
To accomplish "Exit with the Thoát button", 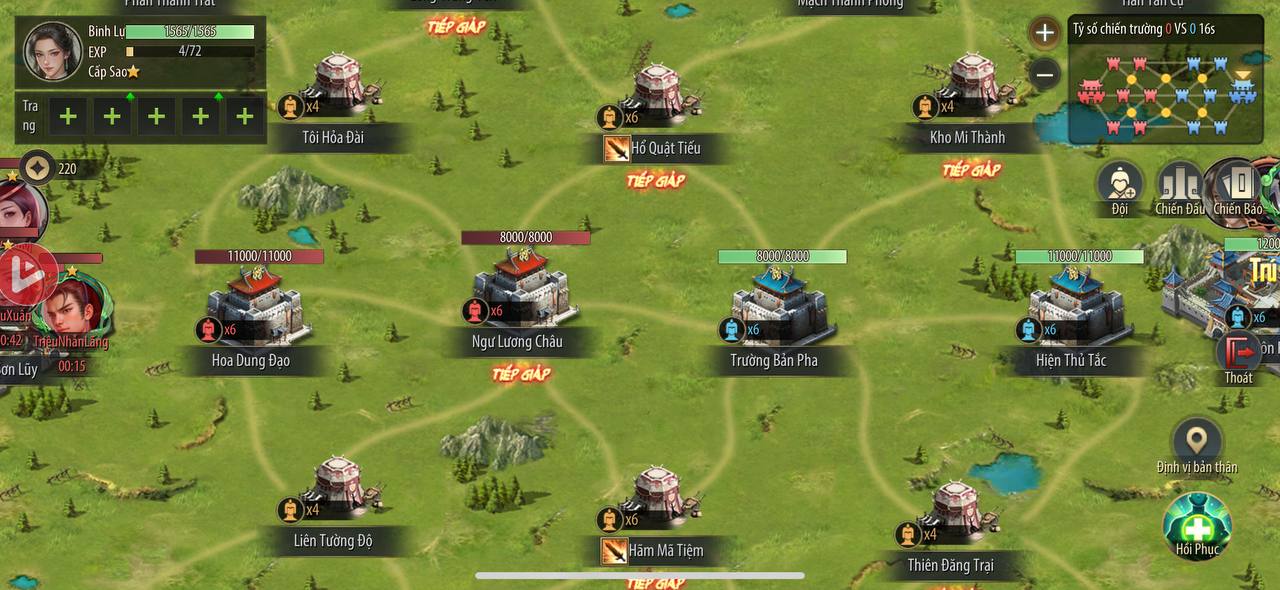I will [x=1238, y=357].
